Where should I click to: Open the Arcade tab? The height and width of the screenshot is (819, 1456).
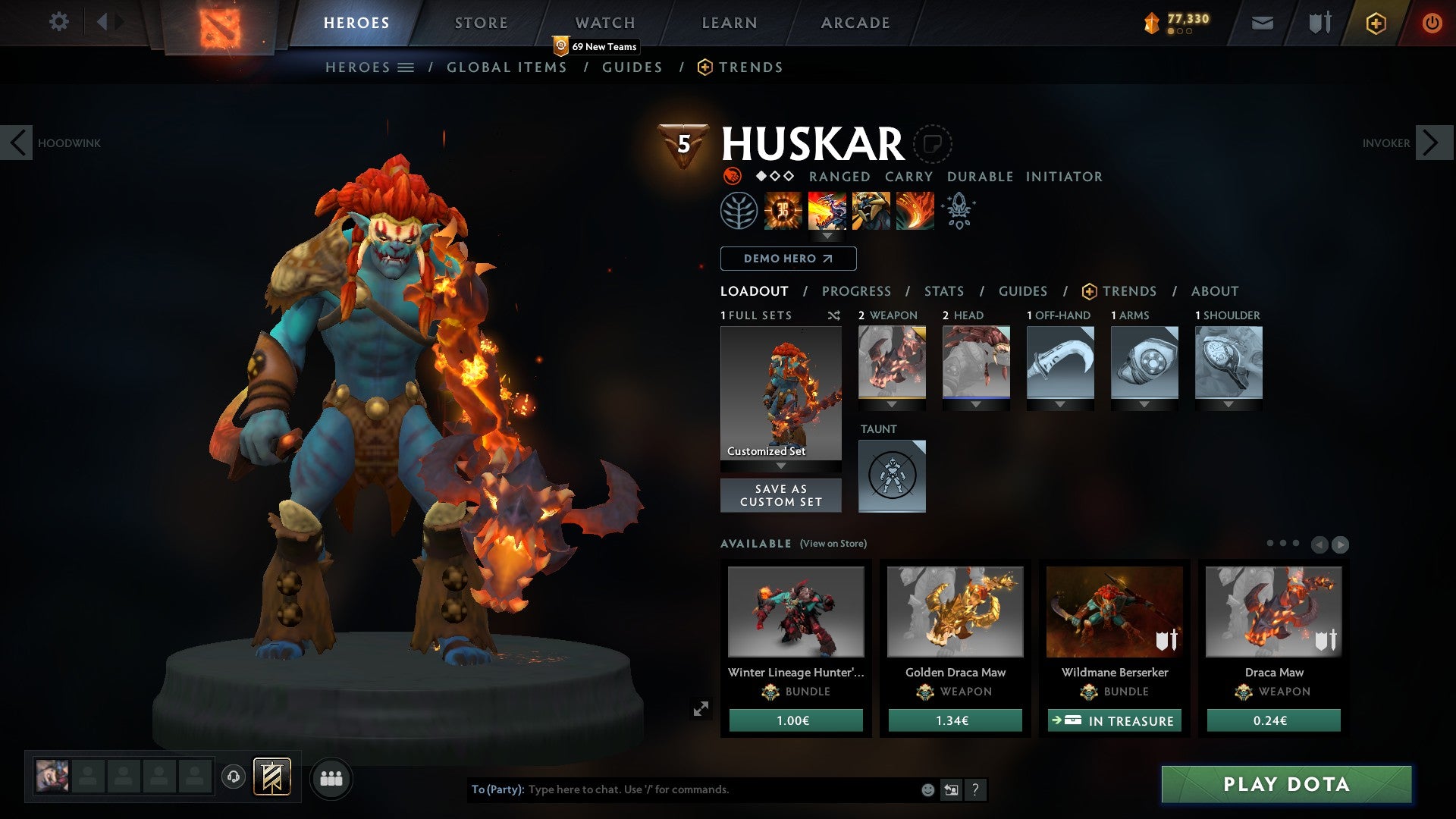point(855,23)
